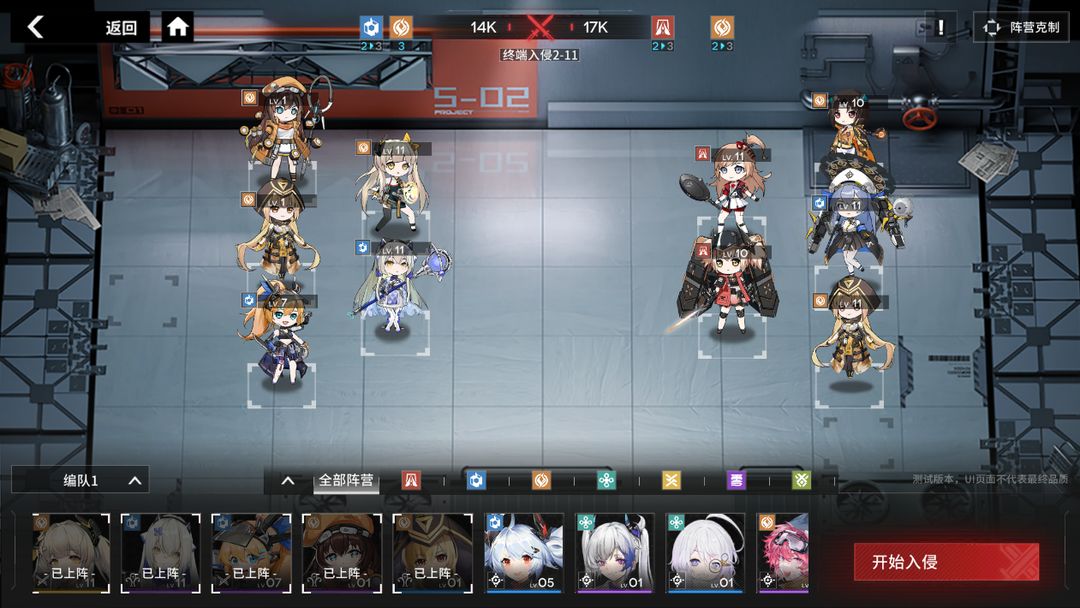
Task: Filter by the orange faction icon
Action: click(541, 481)
